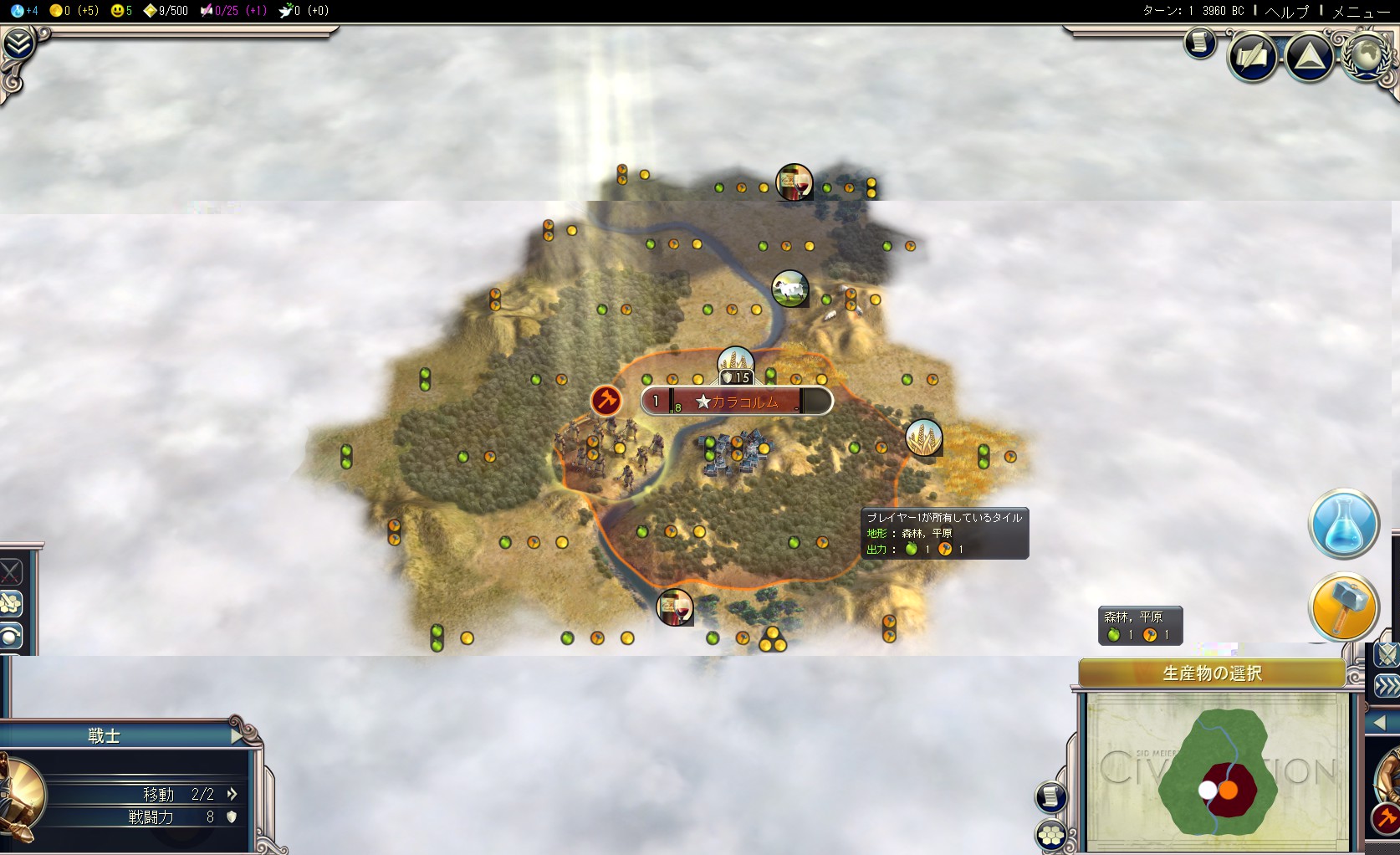The image size is (1400, 855).
Task: Click the science readout in top bar
Action: [x=25, y=11]
